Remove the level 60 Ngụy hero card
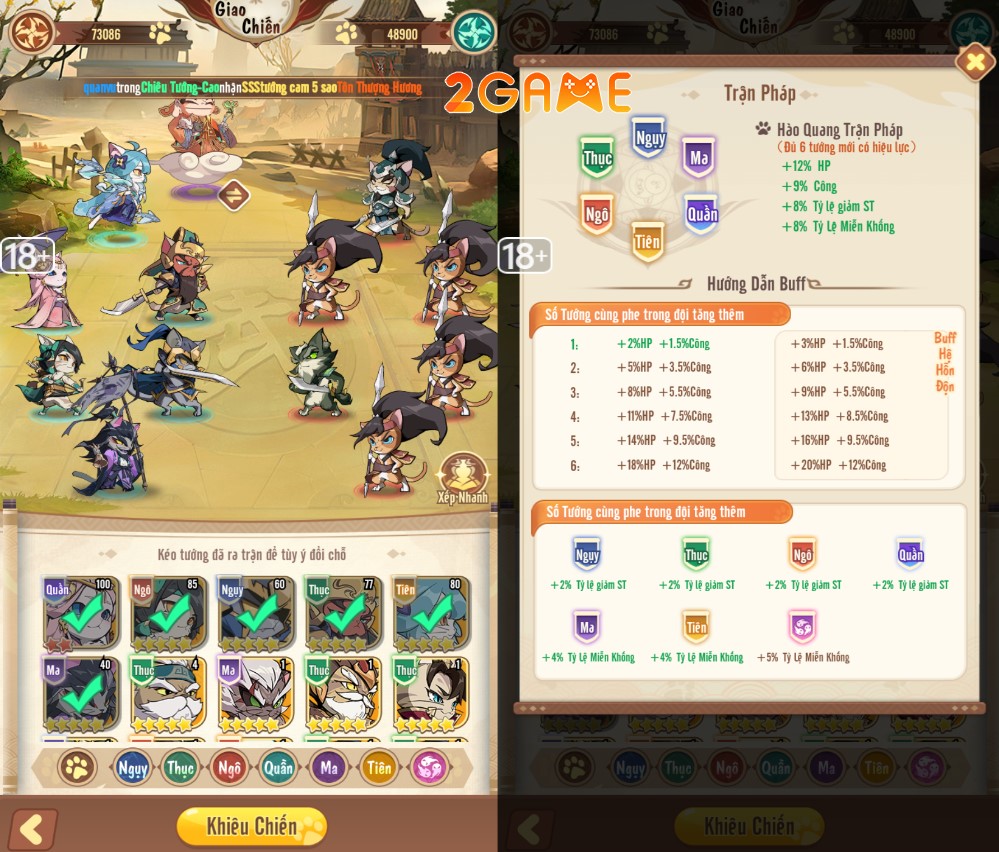 tap(255, 614)
